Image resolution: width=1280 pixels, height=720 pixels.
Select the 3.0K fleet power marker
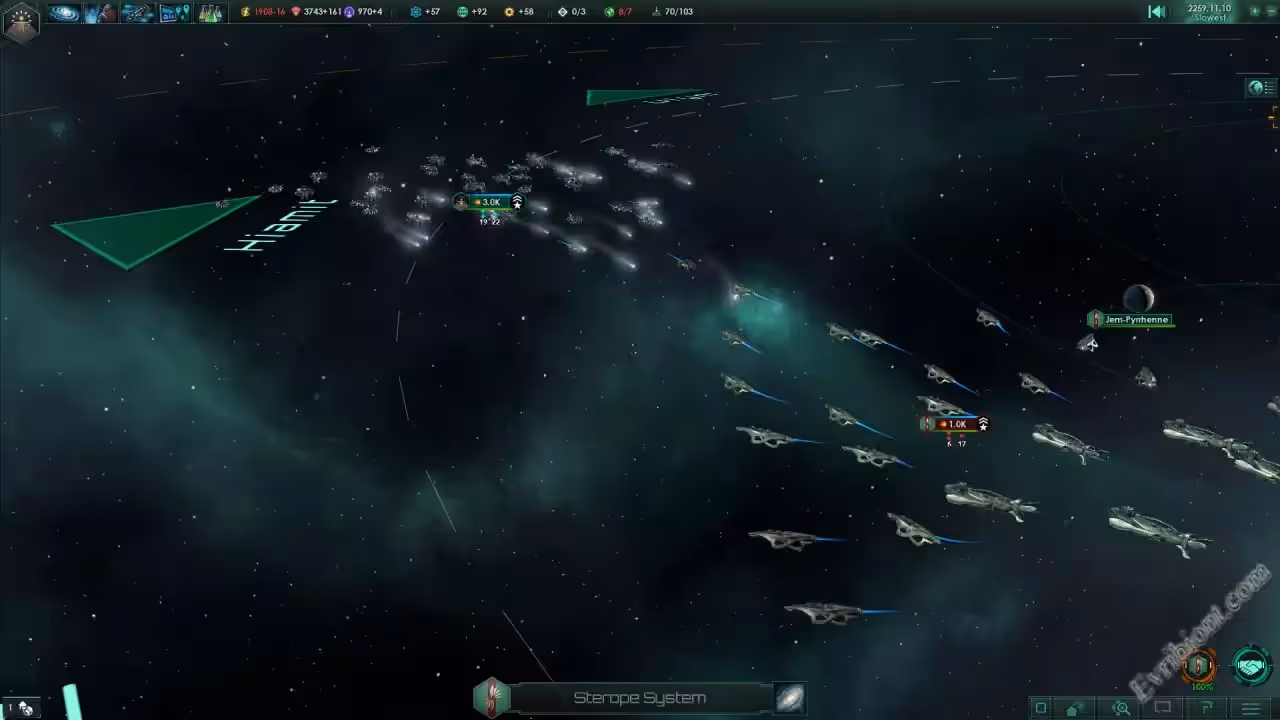click(x=489, y=202)
